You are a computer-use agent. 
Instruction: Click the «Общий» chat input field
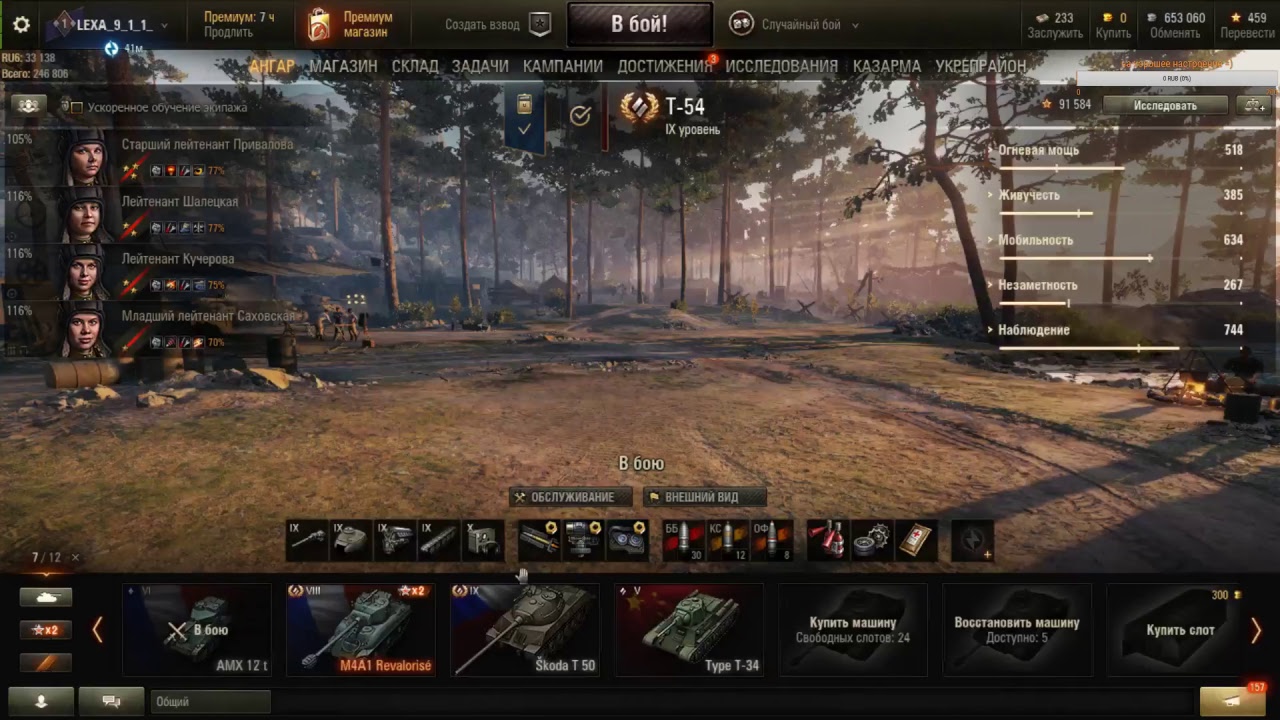pyautogui.click(x=210, y=702)
